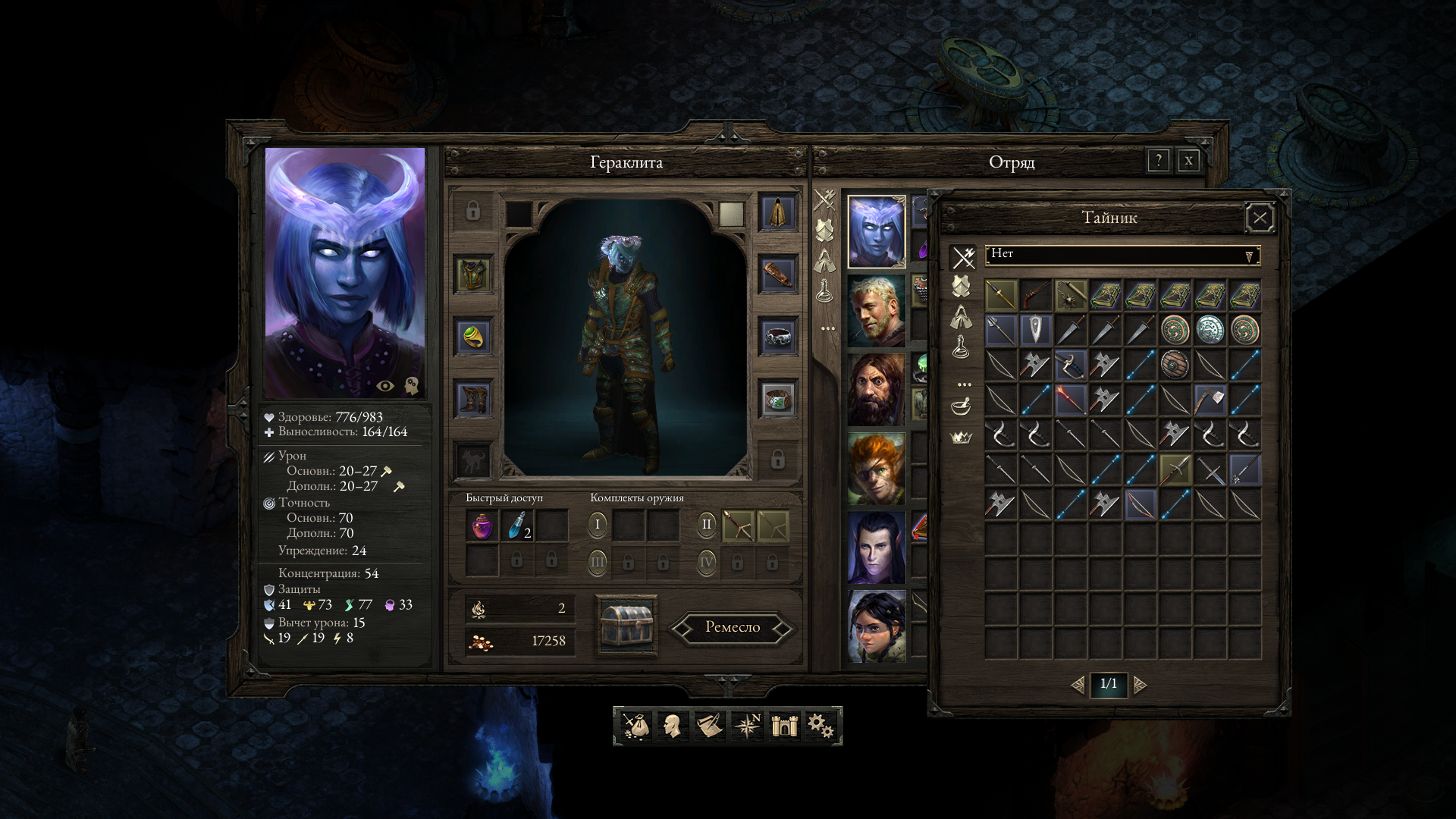
Task: Select the blue-haired character portrait in party list
Action: pyautogui.click(x=877, y=232)
